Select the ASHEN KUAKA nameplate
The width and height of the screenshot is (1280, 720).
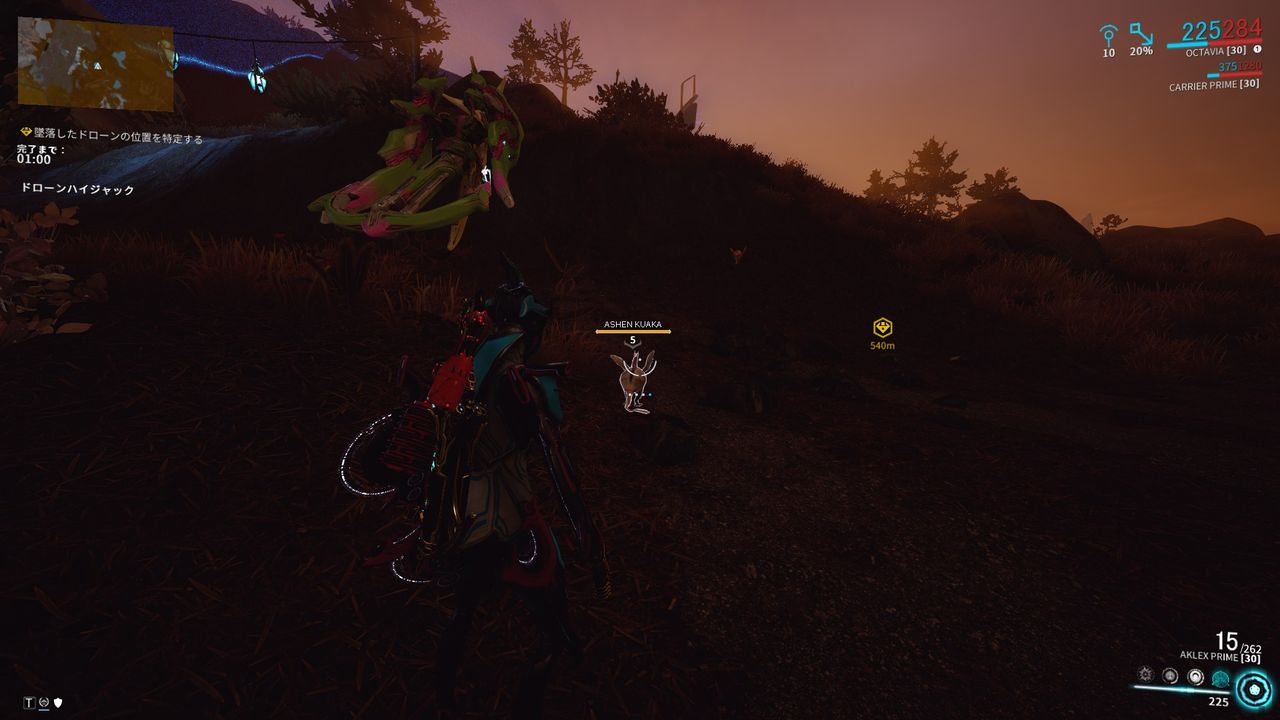(634, 323)
